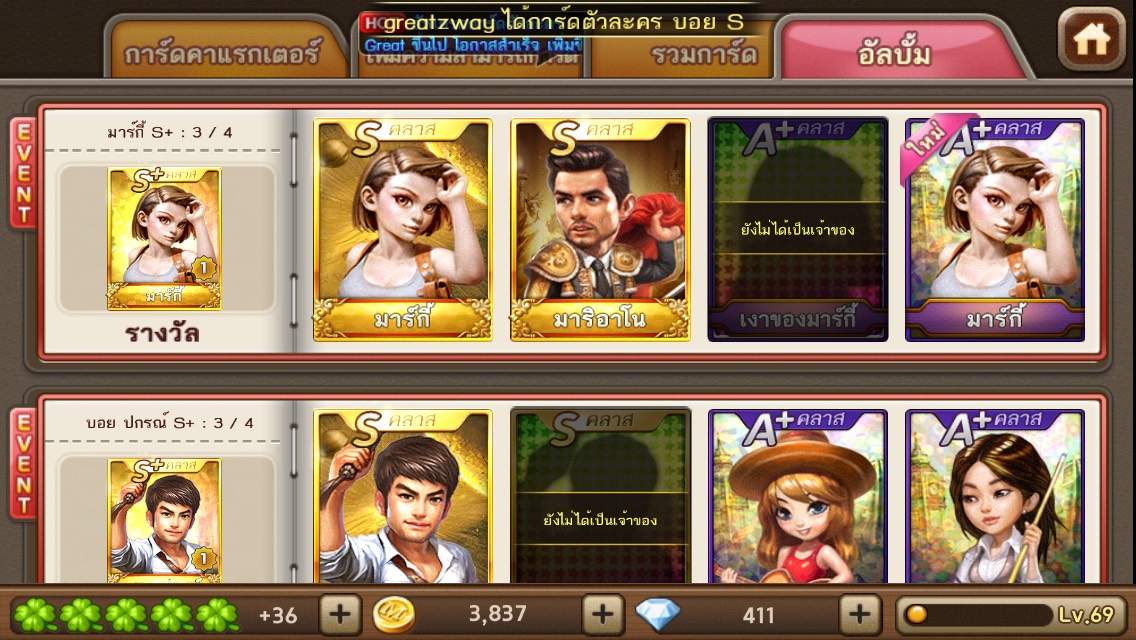View the บอย ปกรณ์ S+ reward card
Image resolution: width=1136 pixels, height=640 pixels.
click(164, 520)
